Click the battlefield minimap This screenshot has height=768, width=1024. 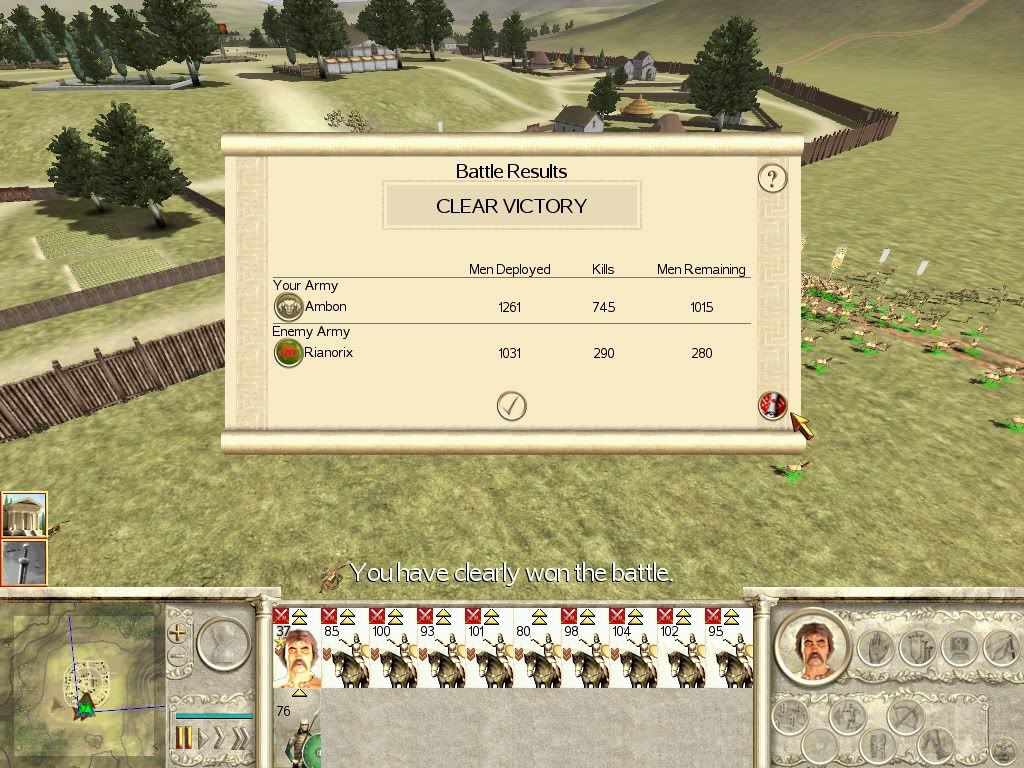tap(82, 682)
